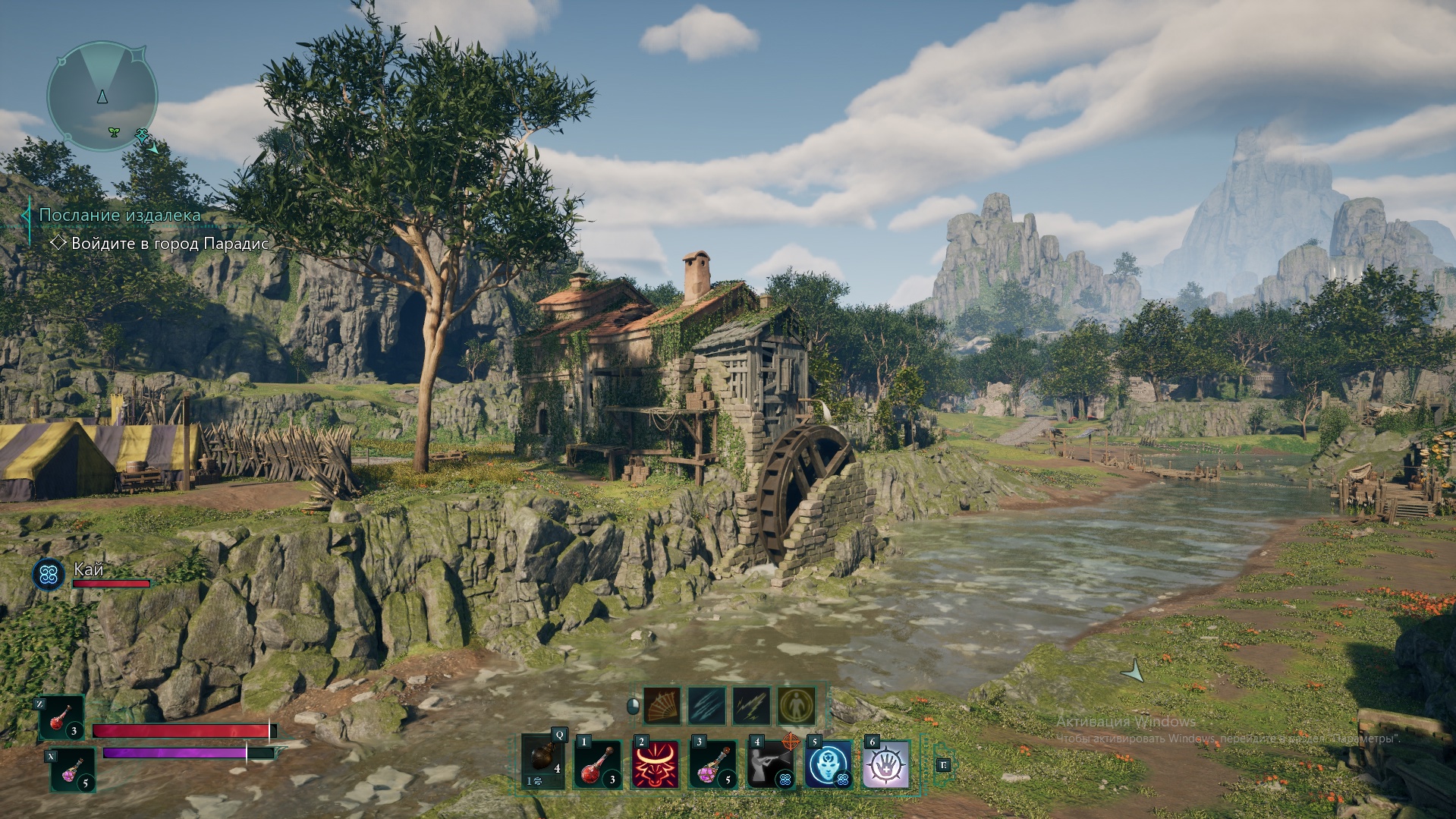Image resolution: width=1456 pixels, height=819 pixels.
Task: Select the yellow human silhouette icon
Action: coord(796,707)
